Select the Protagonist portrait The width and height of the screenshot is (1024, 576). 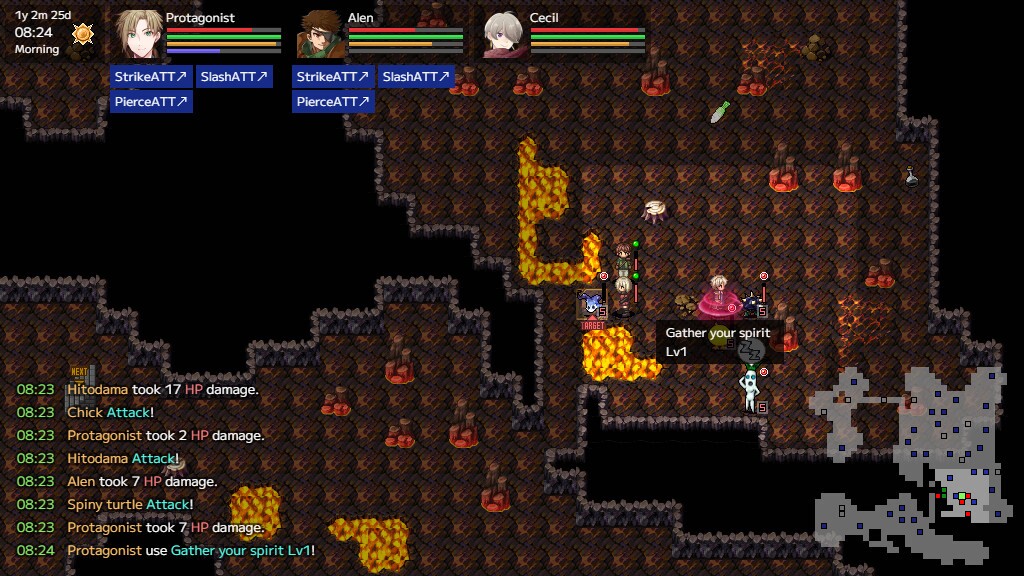[x=138, y=34]
